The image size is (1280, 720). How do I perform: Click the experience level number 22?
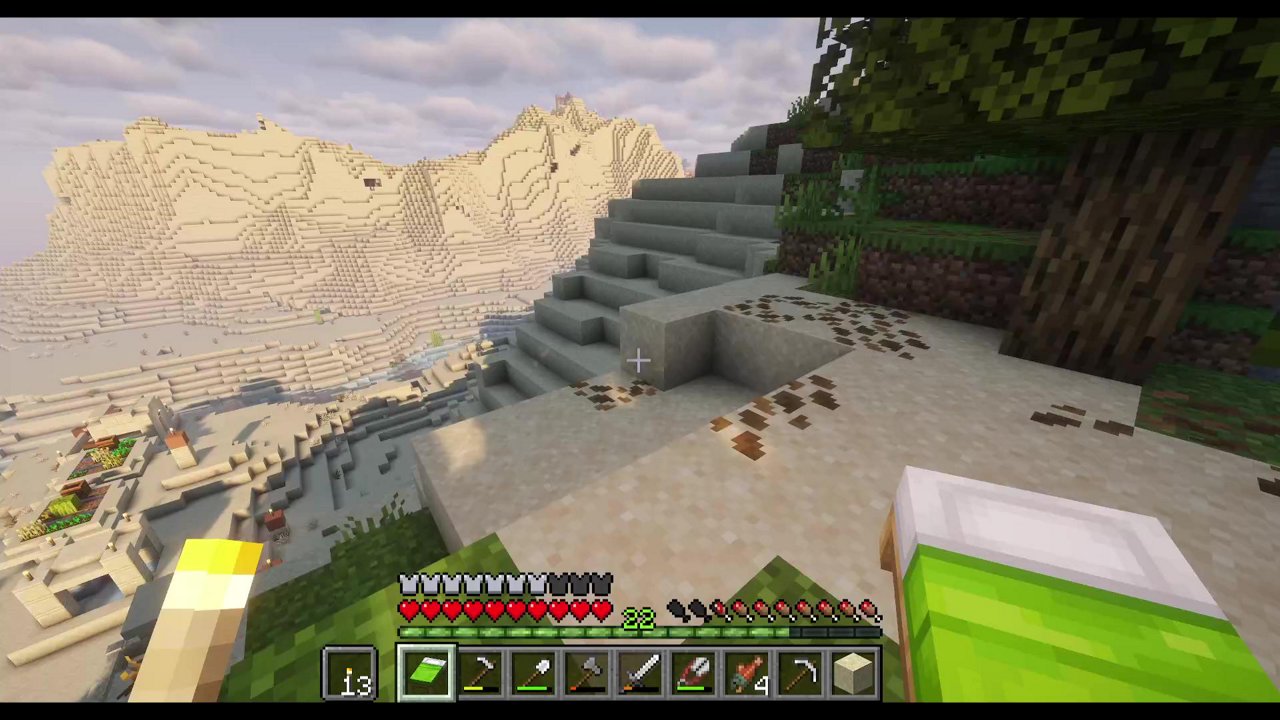point(640,617)
